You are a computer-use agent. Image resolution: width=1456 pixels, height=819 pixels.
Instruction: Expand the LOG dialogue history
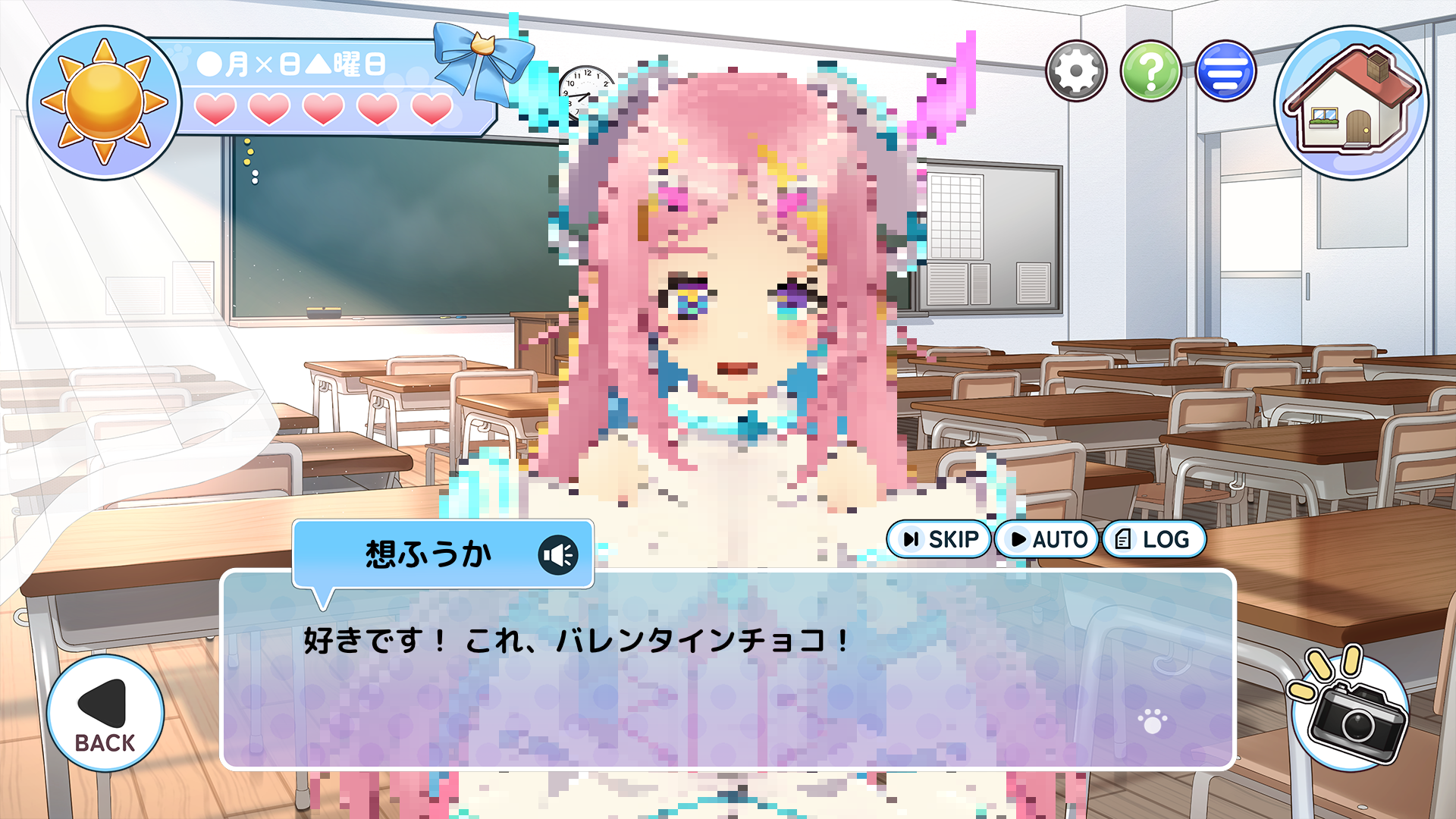click(1156, 540)
